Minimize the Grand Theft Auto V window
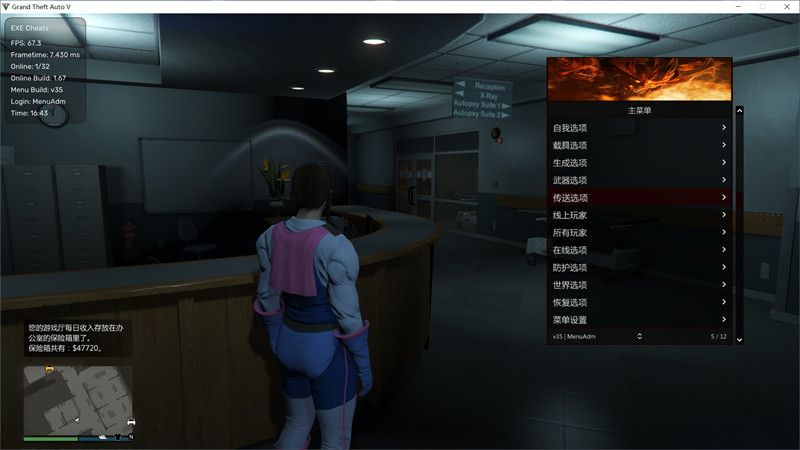Image resolution: width=800 pixels, height=450 pixels. click(x=737, y=6)
